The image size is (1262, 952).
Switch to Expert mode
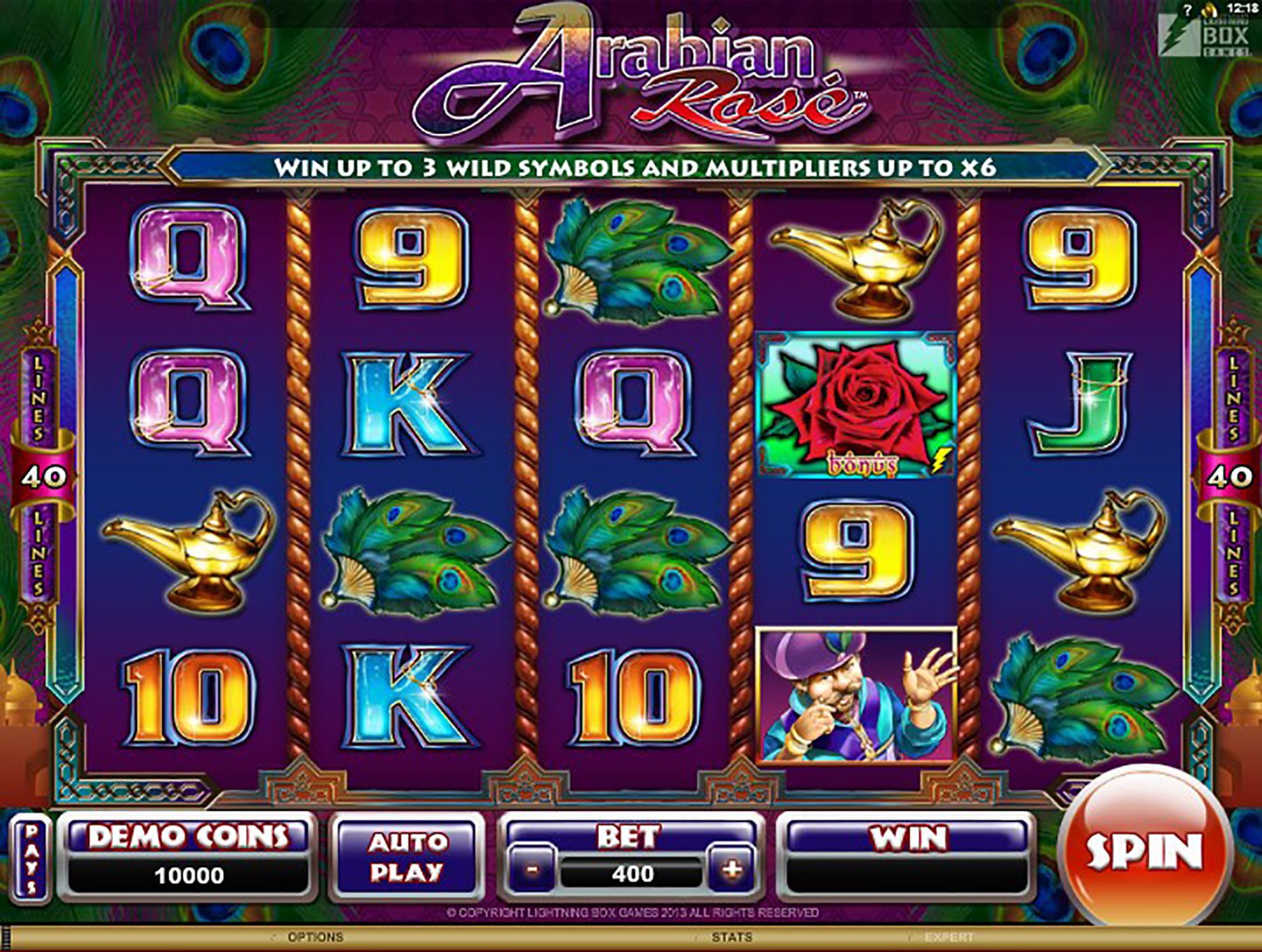point(949,937)
